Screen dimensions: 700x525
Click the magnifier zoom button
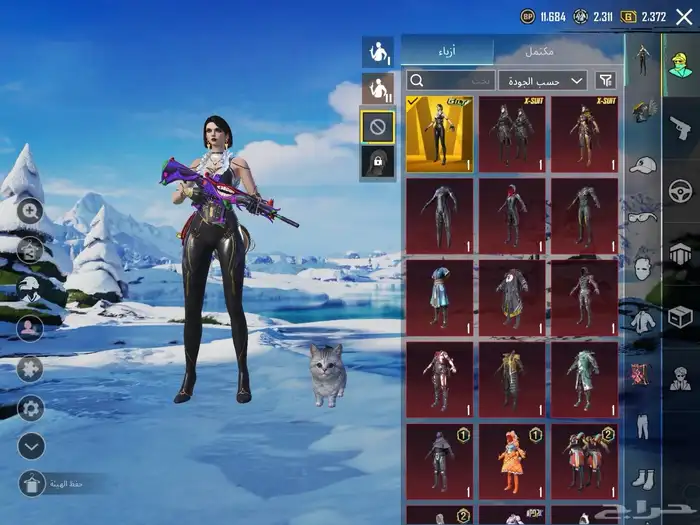coord(30,211)
